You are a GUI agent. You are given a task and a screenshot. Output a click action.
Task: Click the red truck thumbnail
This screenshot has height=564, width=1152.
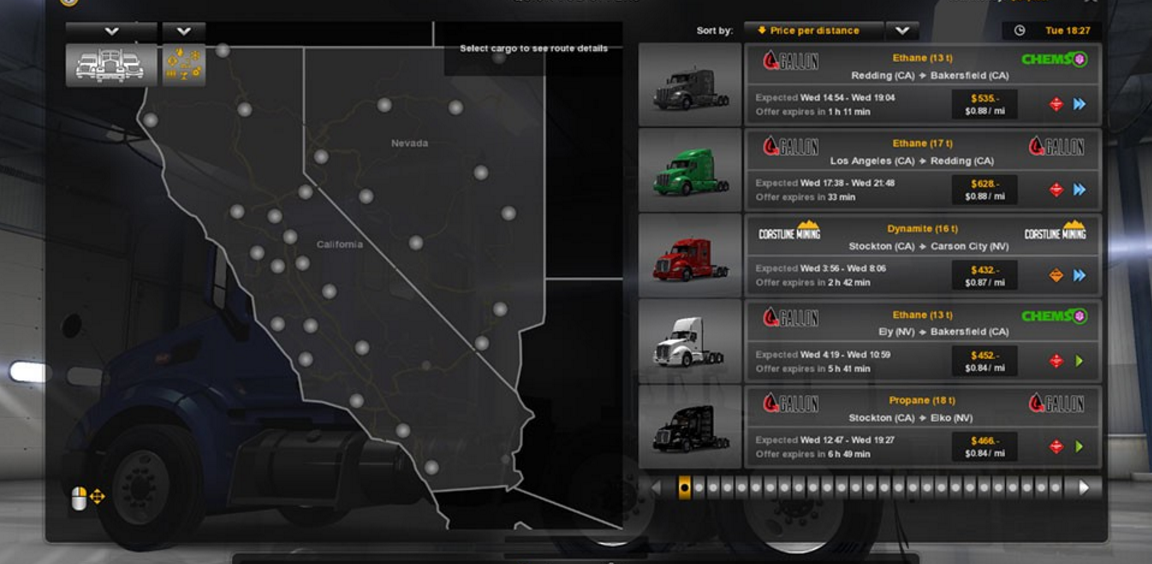[x=689, y=256]
